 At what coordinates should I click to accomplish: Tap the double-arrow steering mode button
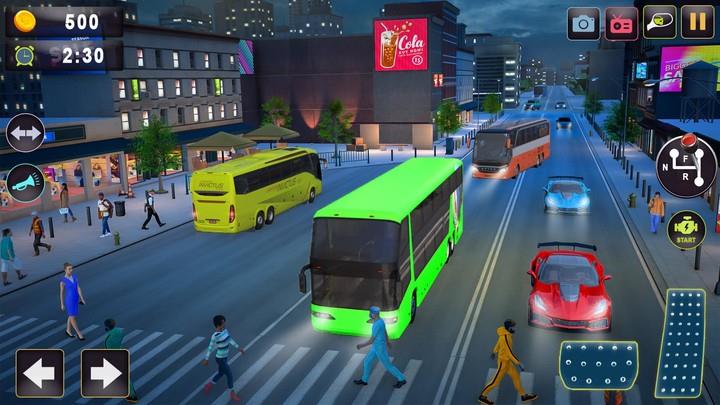pos(25,133)
